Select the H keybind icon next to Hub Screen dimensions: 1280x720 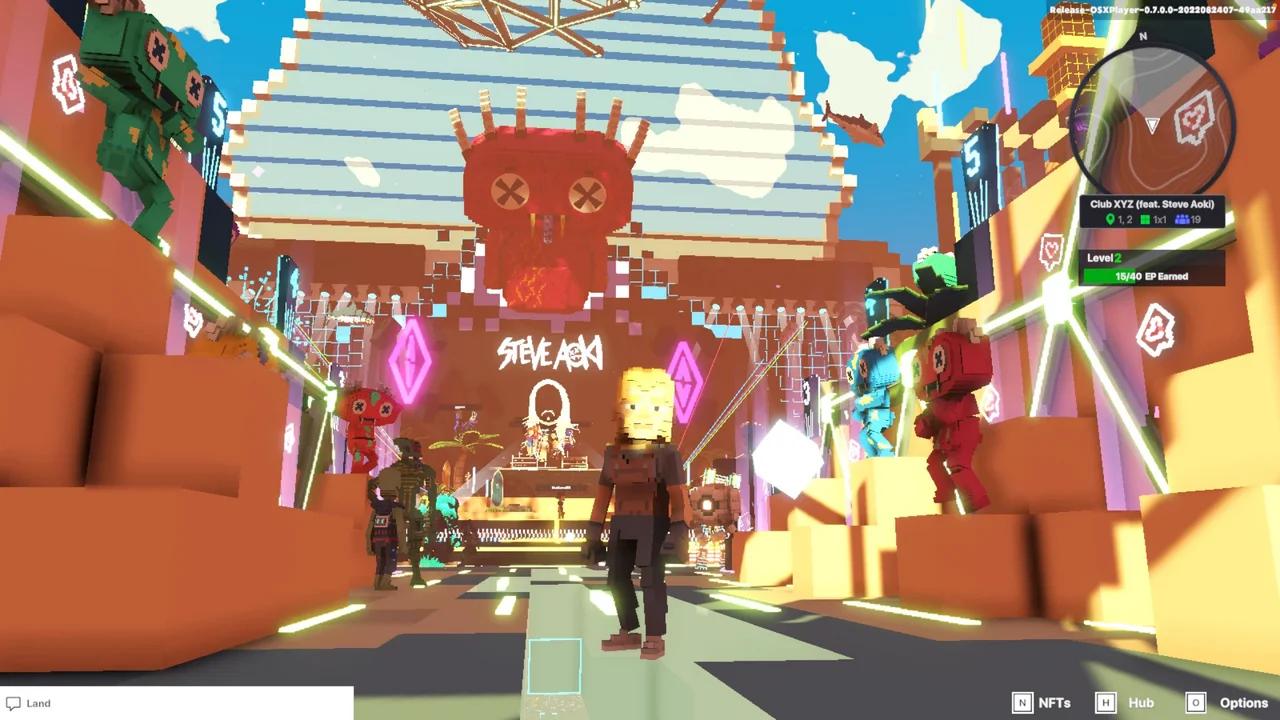[1106, 703]
